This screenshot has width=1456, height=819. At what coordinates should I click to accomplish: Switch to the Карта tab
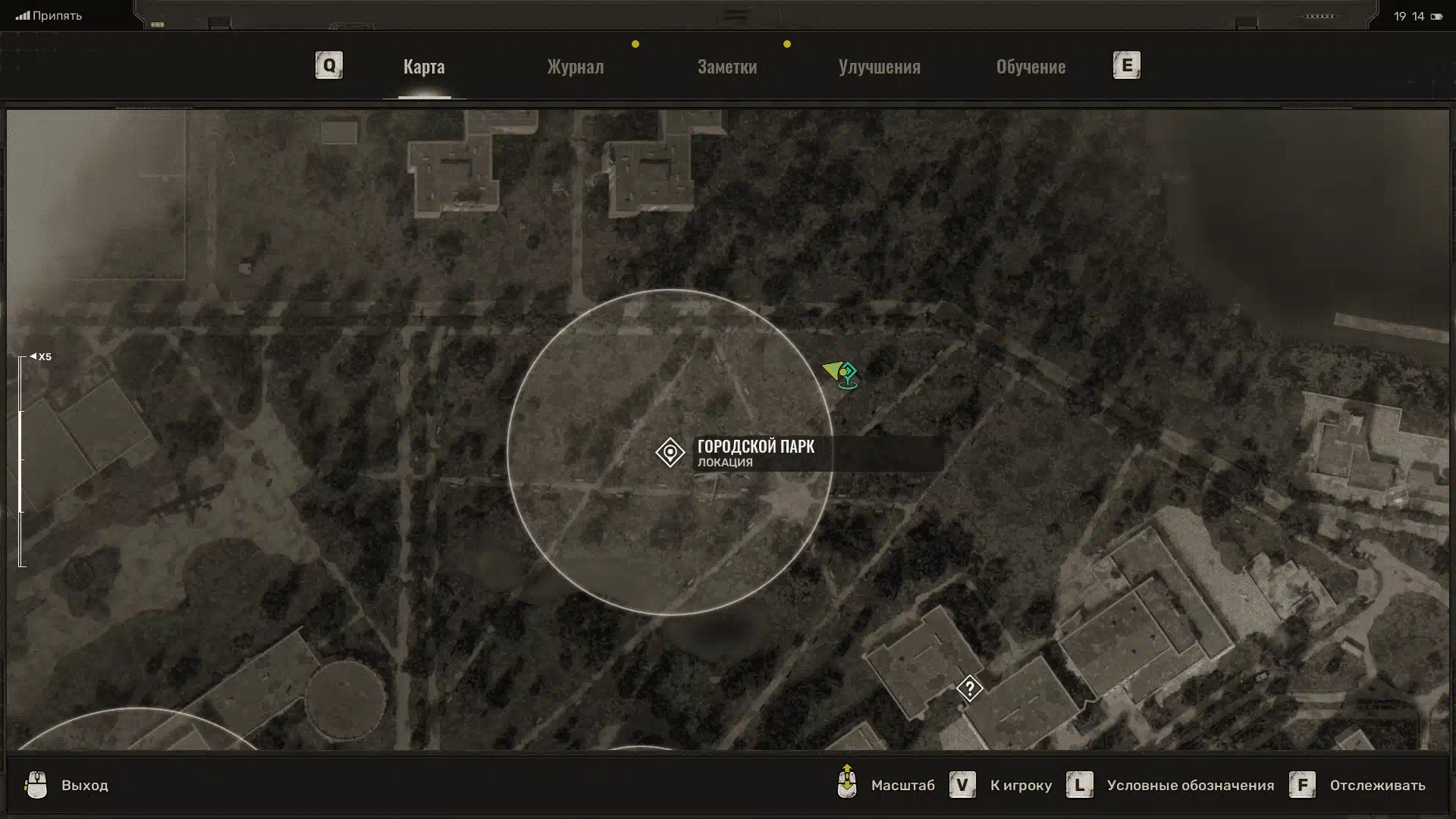click(x=424, y=67)
